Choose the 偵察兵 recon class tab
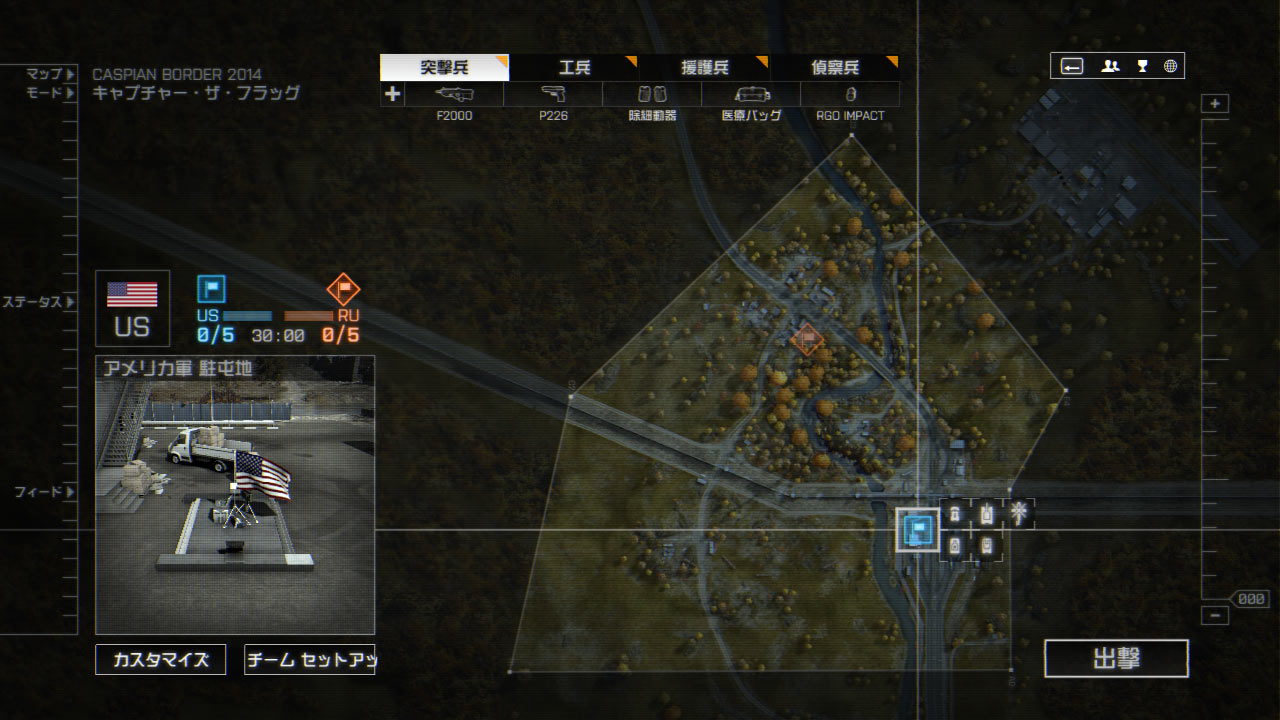 coord(835,68)
